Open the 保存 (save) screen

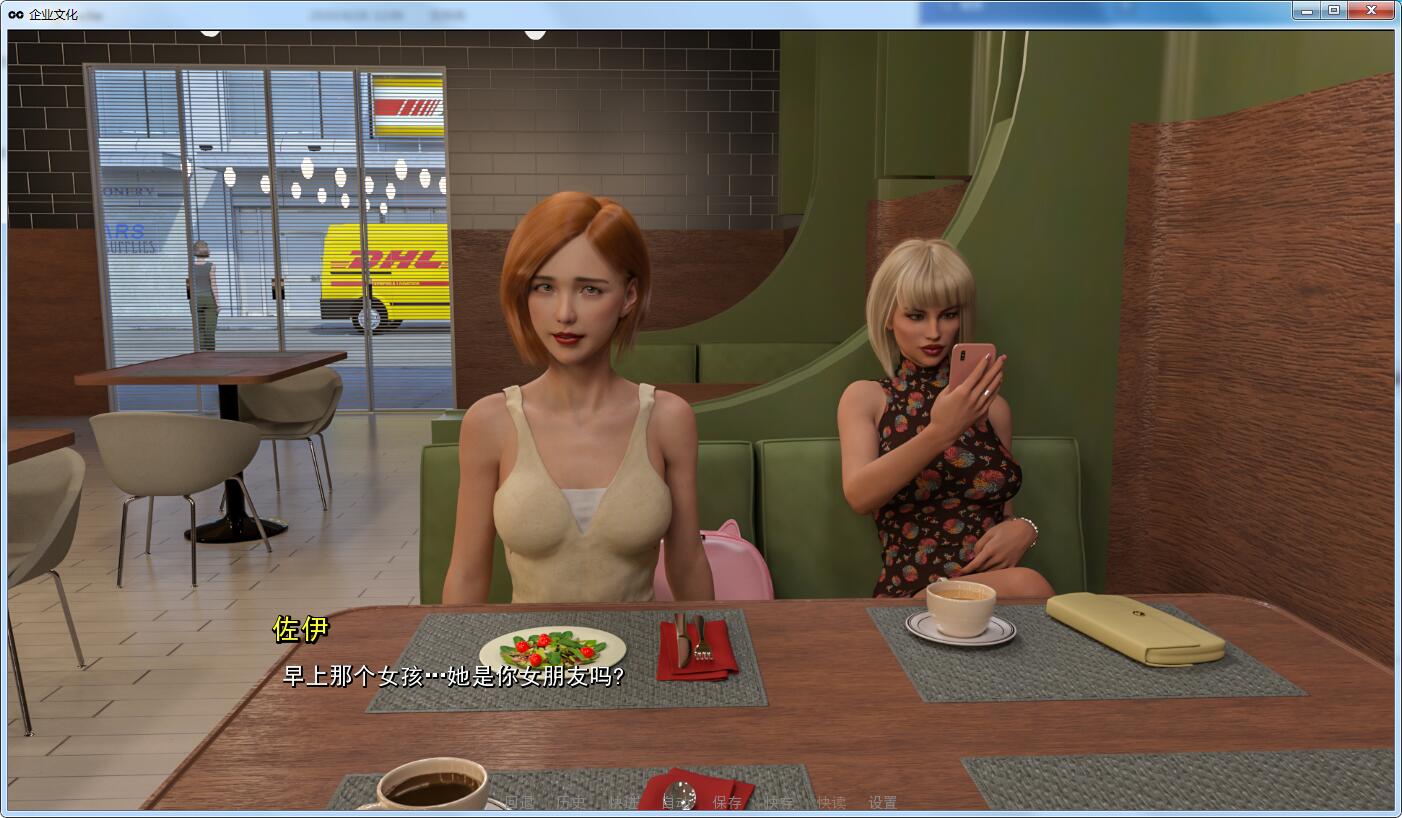click(727, 802)
